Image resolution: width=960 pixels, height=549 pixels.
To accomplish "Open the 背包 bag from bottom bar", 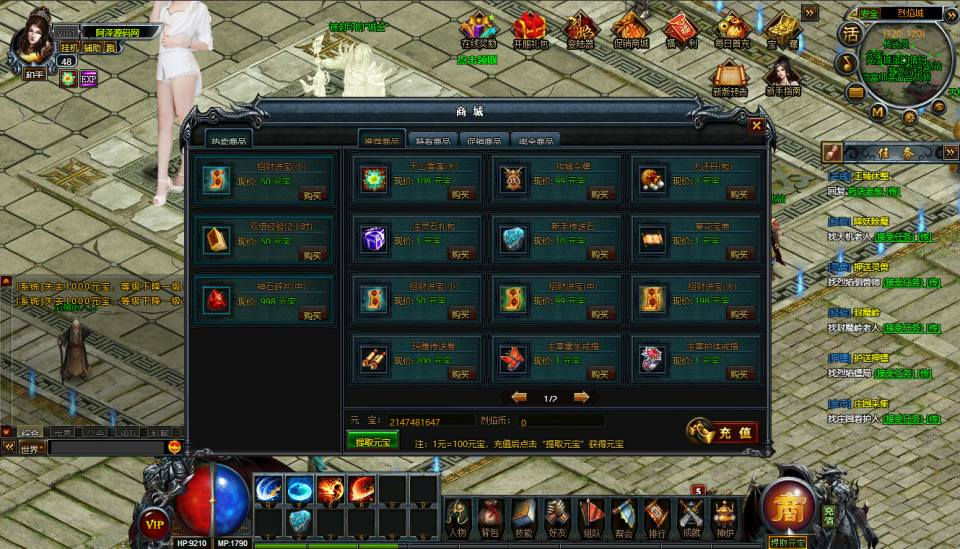I will click(x=489, y=515).
